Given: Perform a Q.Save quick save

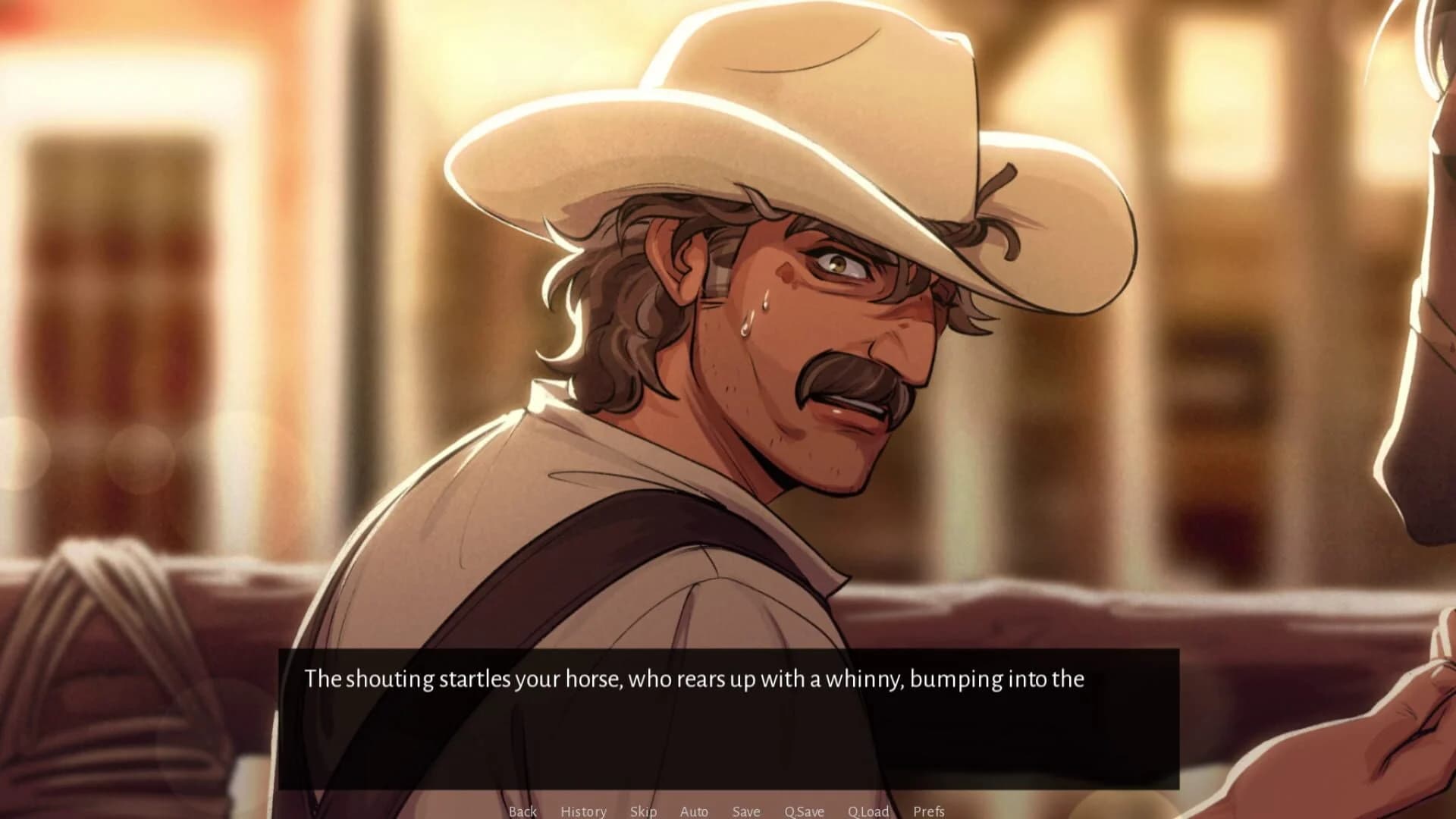Looking at the screenshot, I should pos(805,811).
